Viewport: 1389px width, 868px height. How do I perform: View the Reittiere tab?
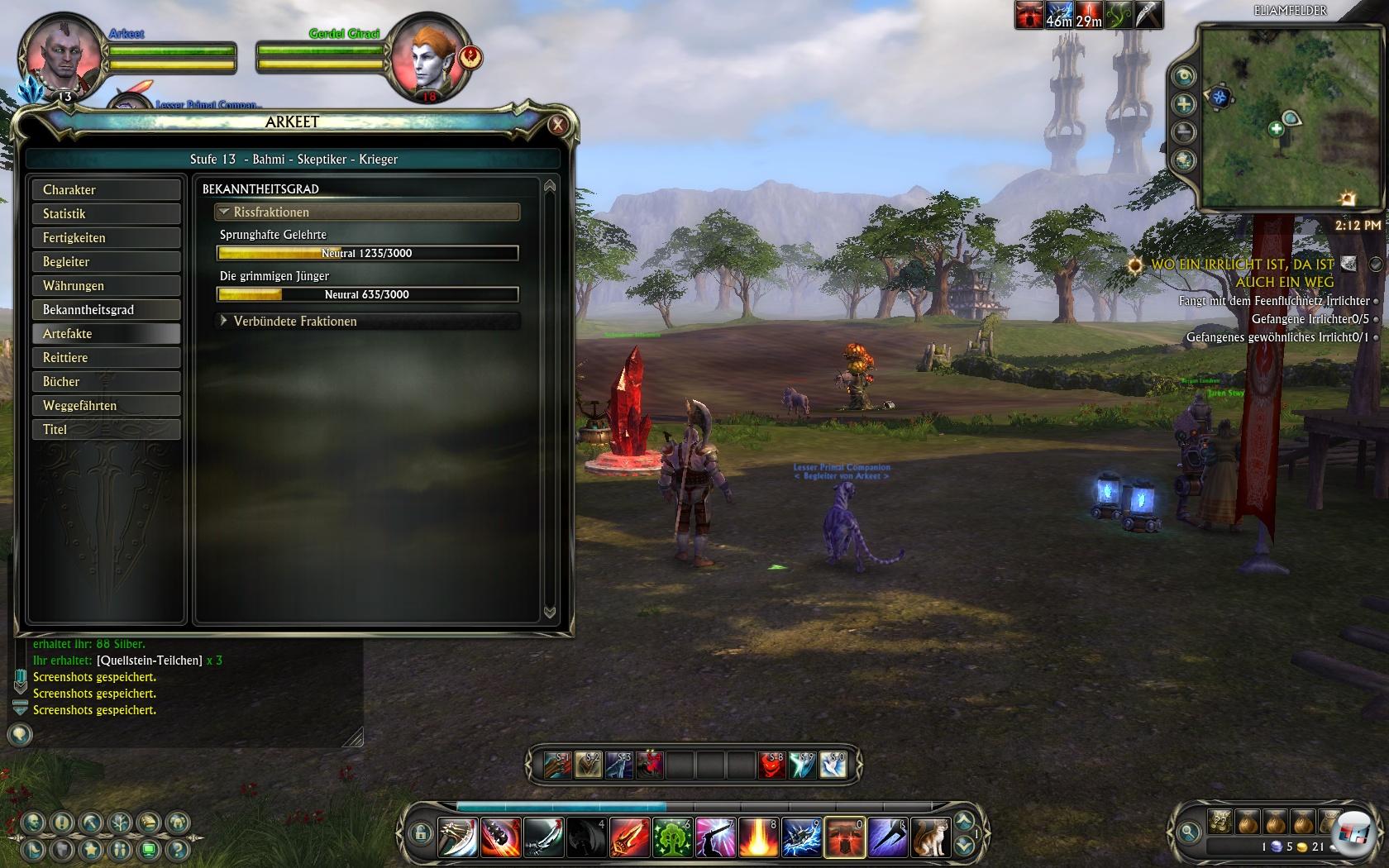pyautogui.click(x=106, y=357)
